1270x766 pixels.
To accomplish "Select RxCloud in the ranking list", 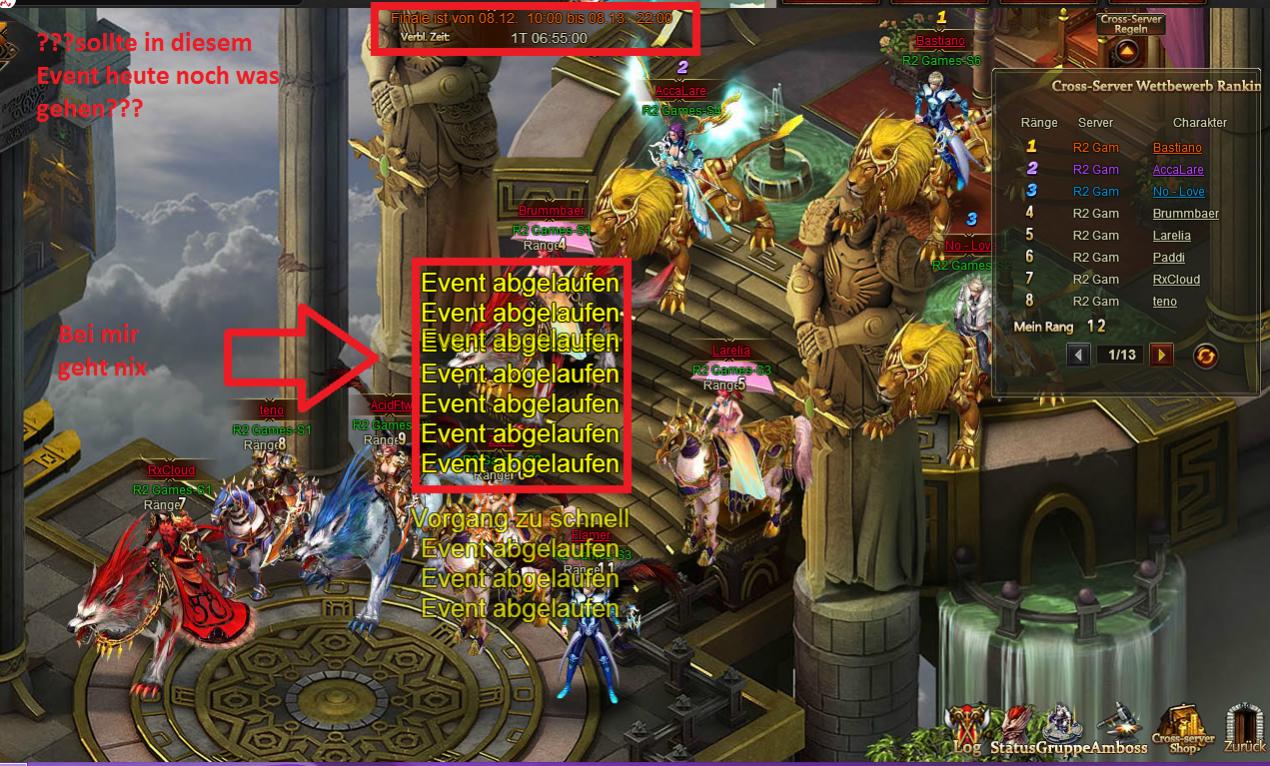I will (x=1175, y=280).
